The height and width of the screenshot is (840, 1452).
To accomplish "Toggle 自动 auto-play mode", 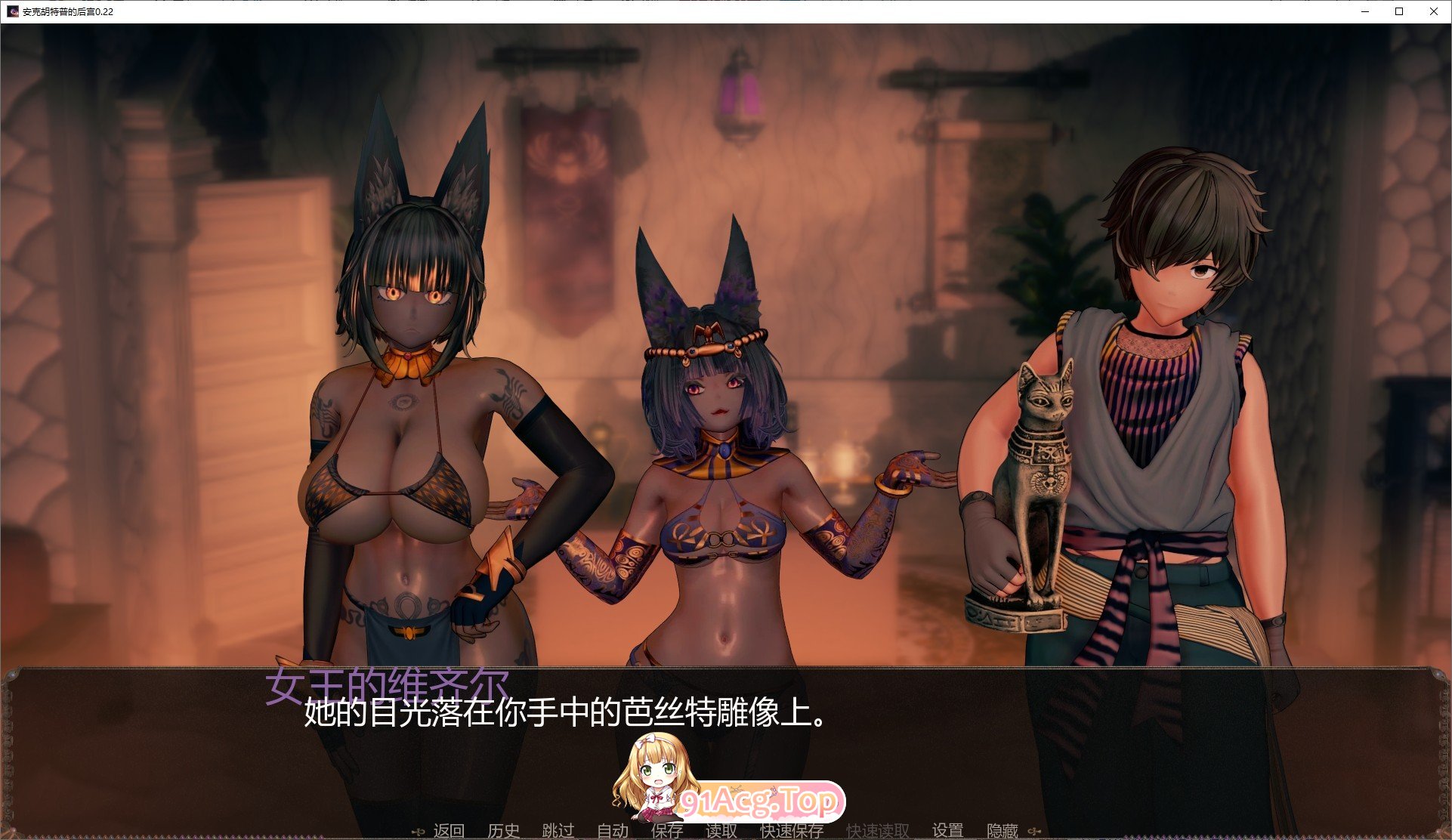I will pos(613,829).
